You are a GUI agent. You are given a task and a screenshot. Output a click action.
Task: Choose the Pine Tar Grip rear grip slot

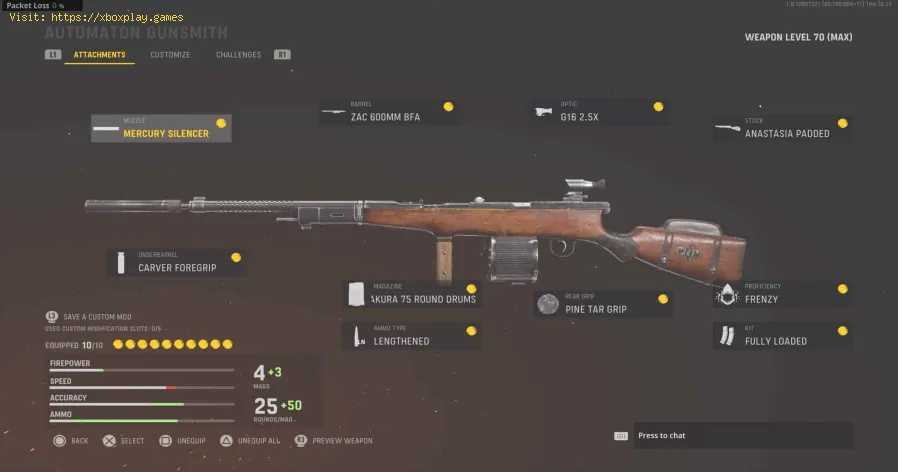(x=603, y=304)
